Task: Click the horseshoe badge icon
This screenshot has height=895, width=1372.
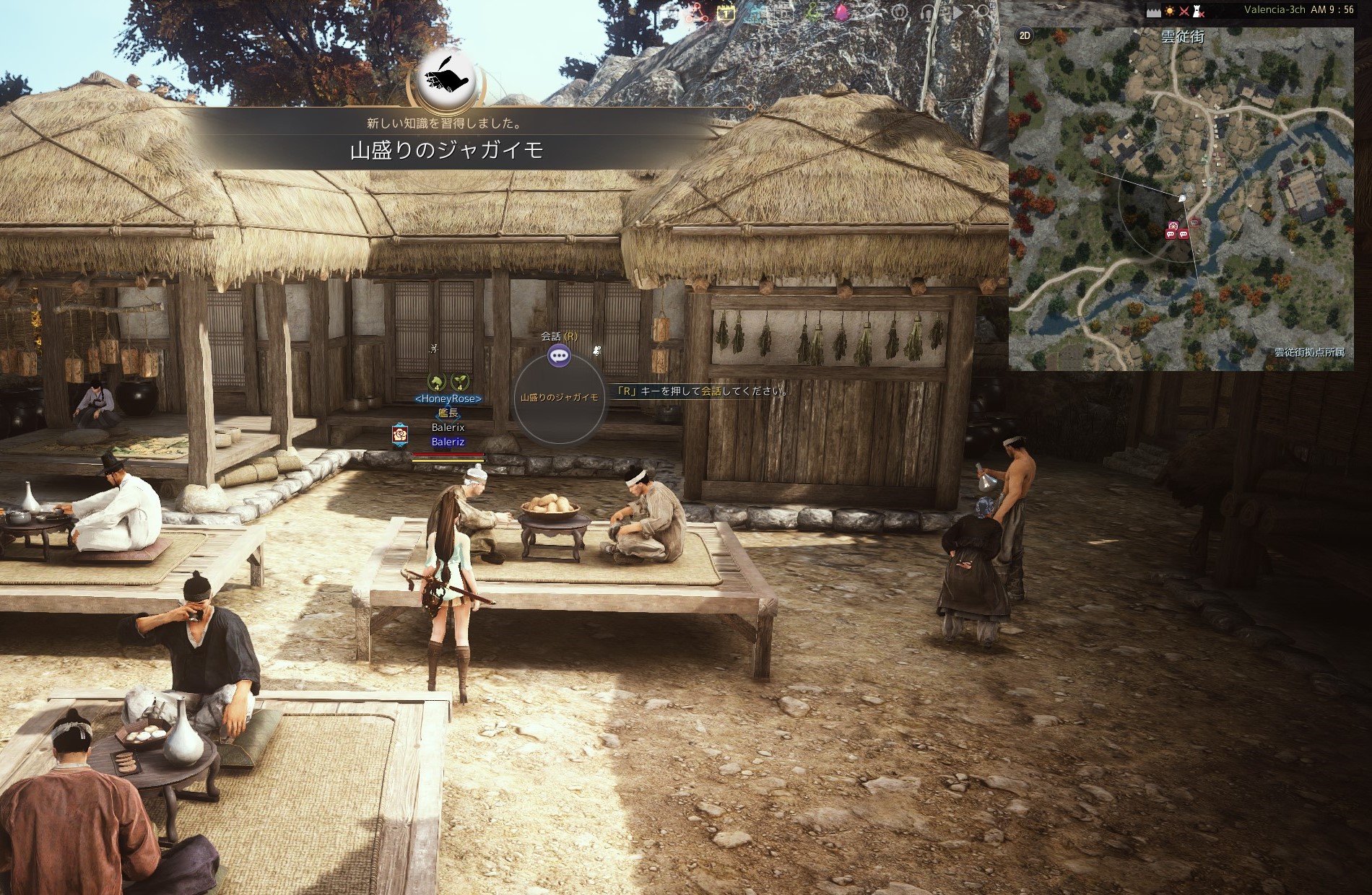Action: (900, 12)
